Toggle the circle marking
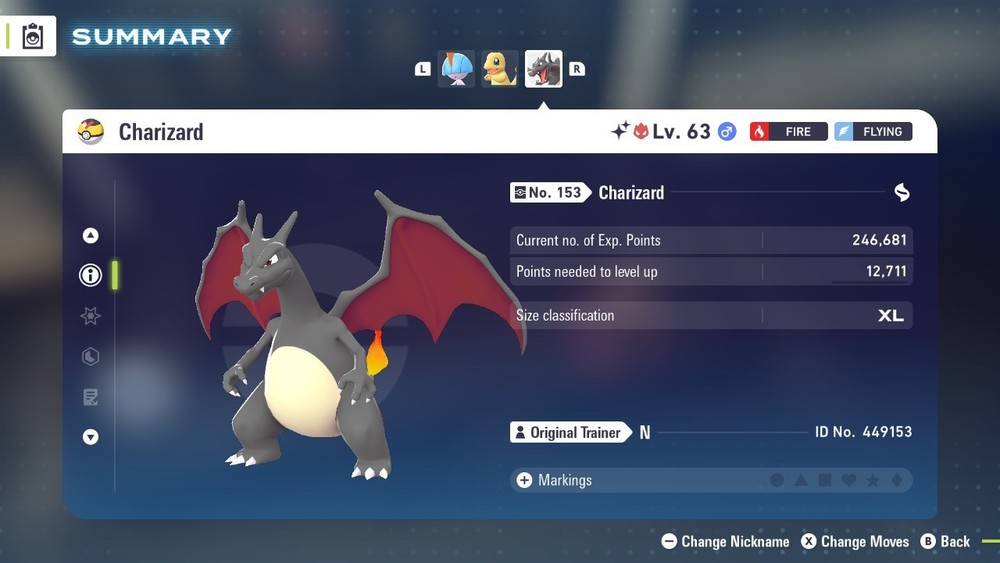 click(x=777, y=481)
